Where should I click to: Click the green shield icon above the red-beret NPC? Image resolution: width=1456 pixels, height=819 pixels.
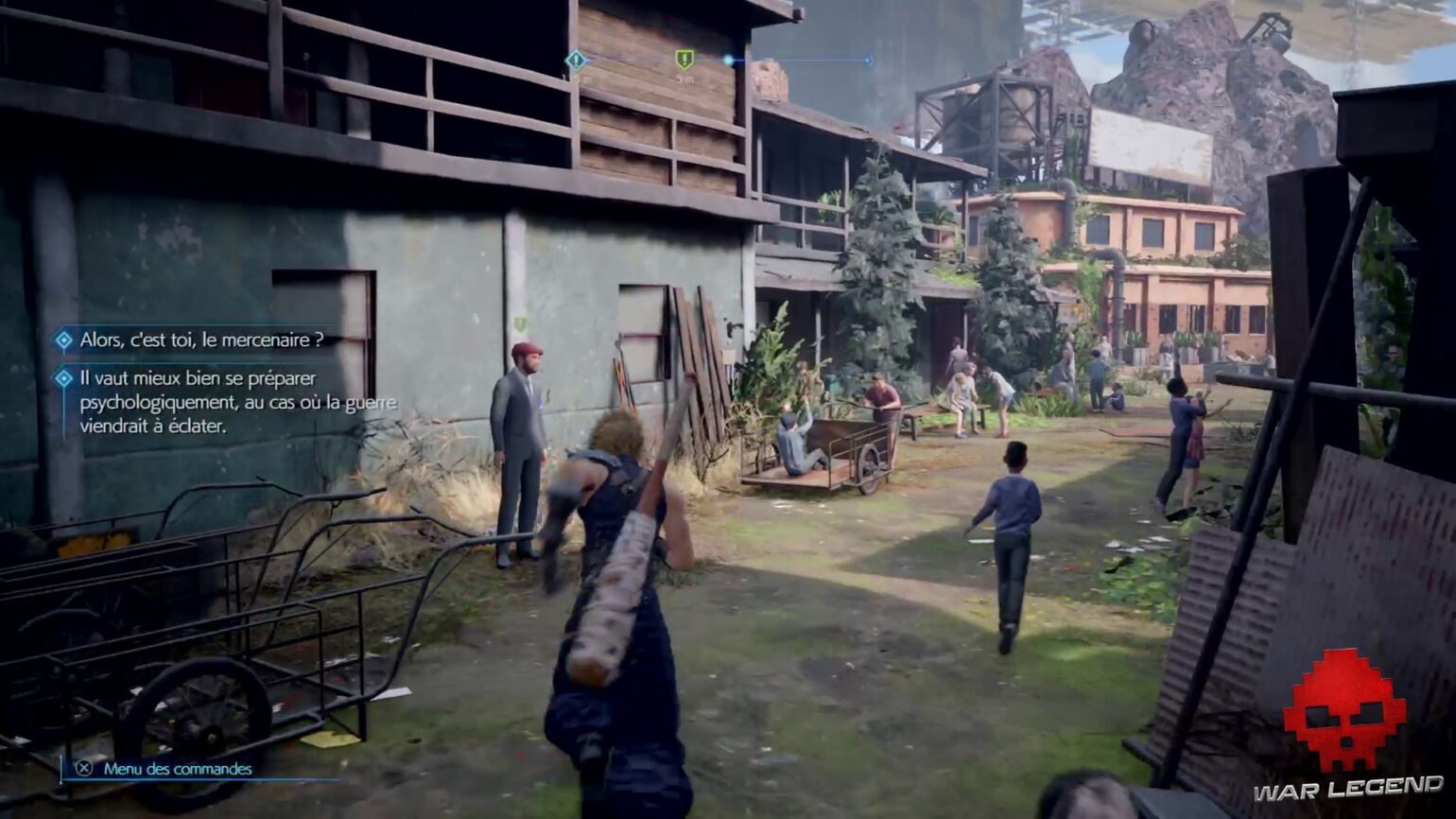pos(519,325)
